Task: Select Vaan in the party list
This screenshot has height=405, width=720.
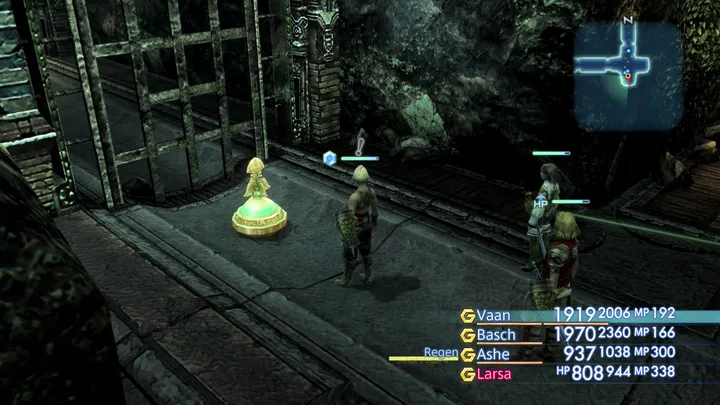Action: click(x=494, y=314)
